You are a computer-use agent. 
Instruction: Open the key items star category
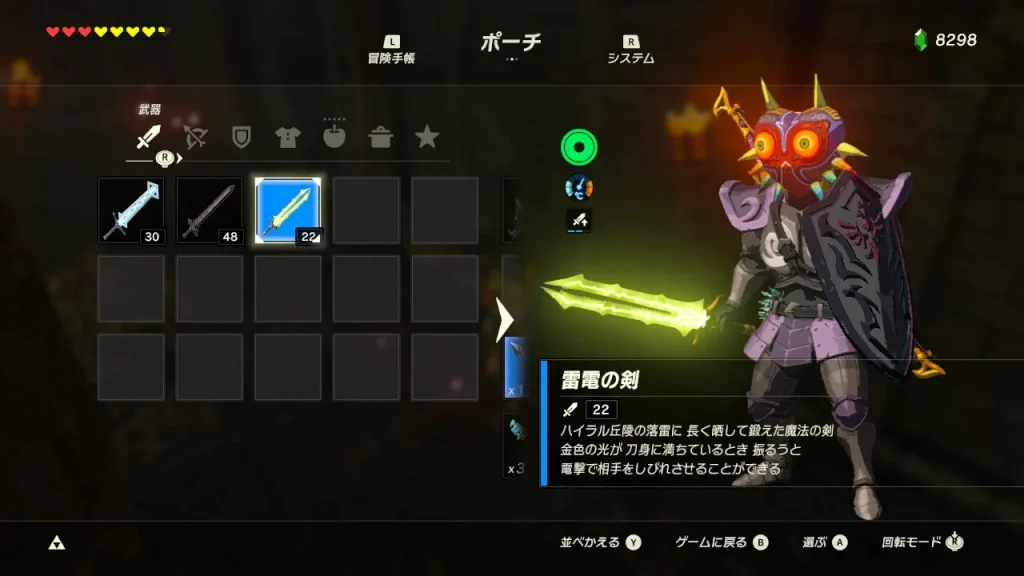pyautogui.click(x=427, y=137)
